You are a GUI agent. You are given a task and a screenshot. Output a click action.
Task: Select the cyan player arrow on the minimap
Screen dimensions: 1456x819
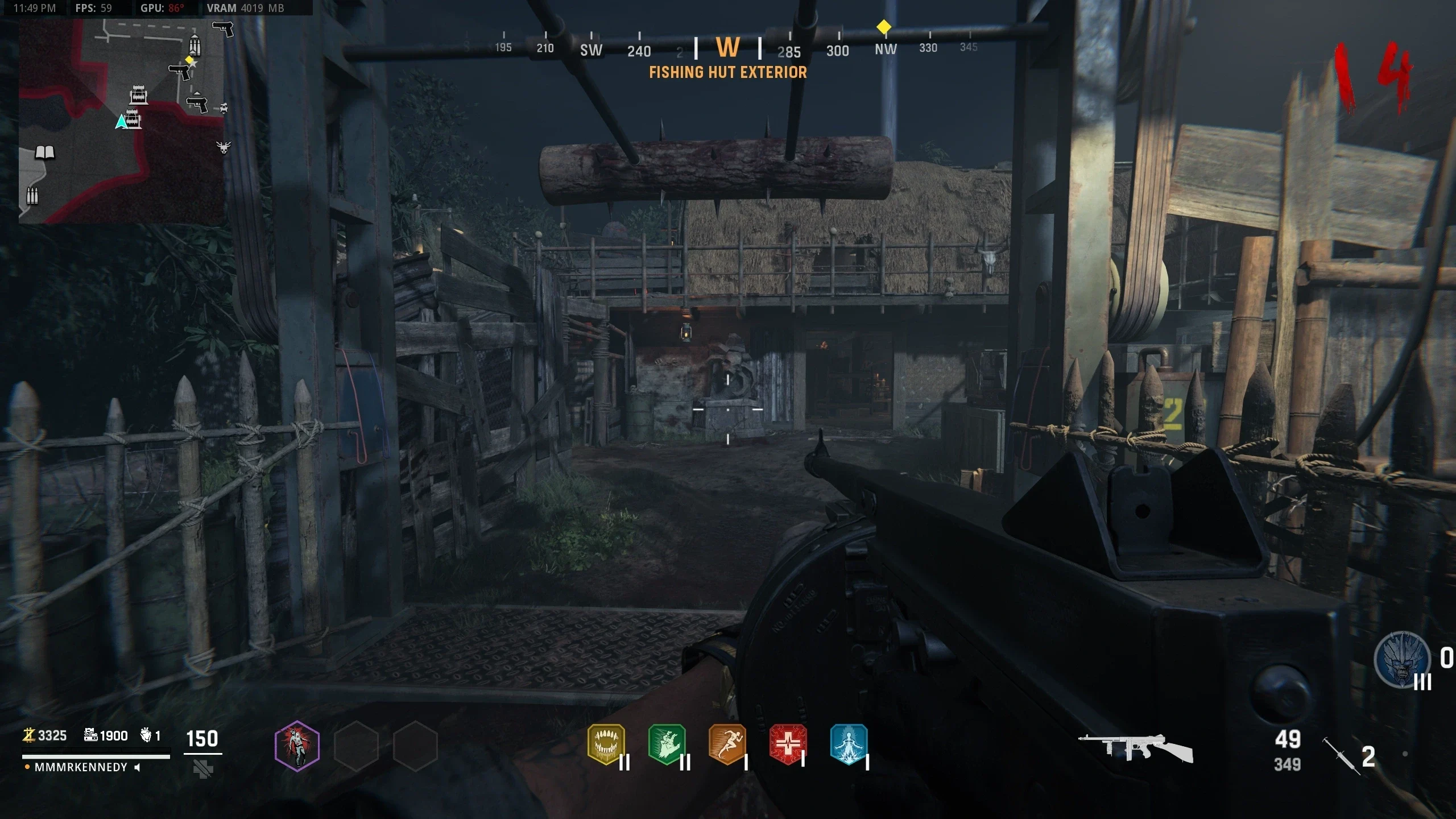point(121,122)
